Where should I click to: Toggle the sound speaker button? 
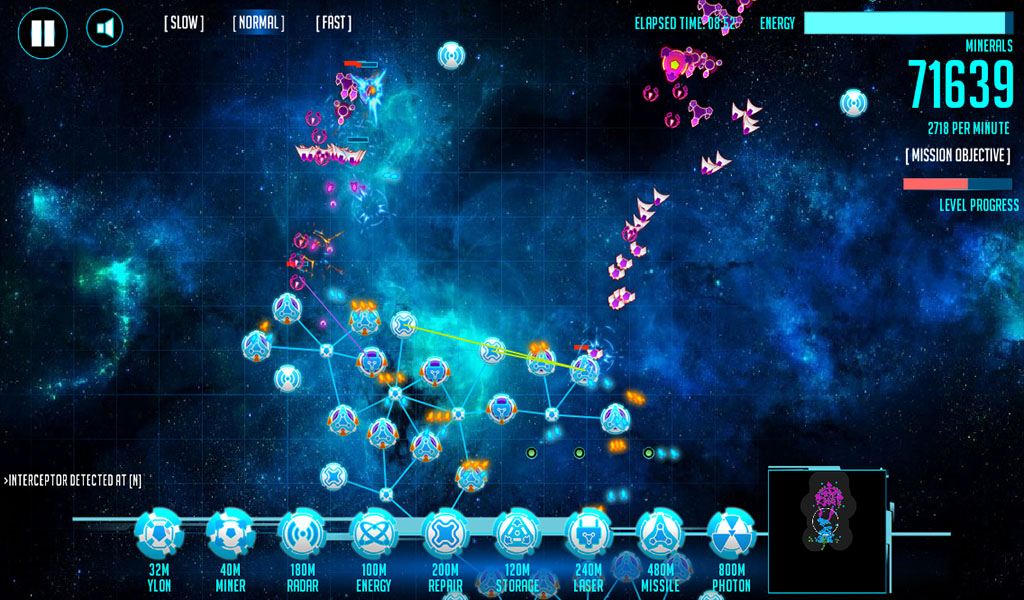[x=105, y=28]
